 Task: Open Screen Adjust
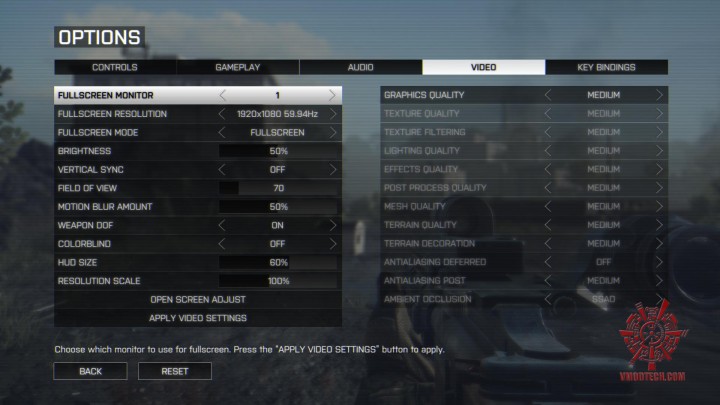(x=198, y=299)
